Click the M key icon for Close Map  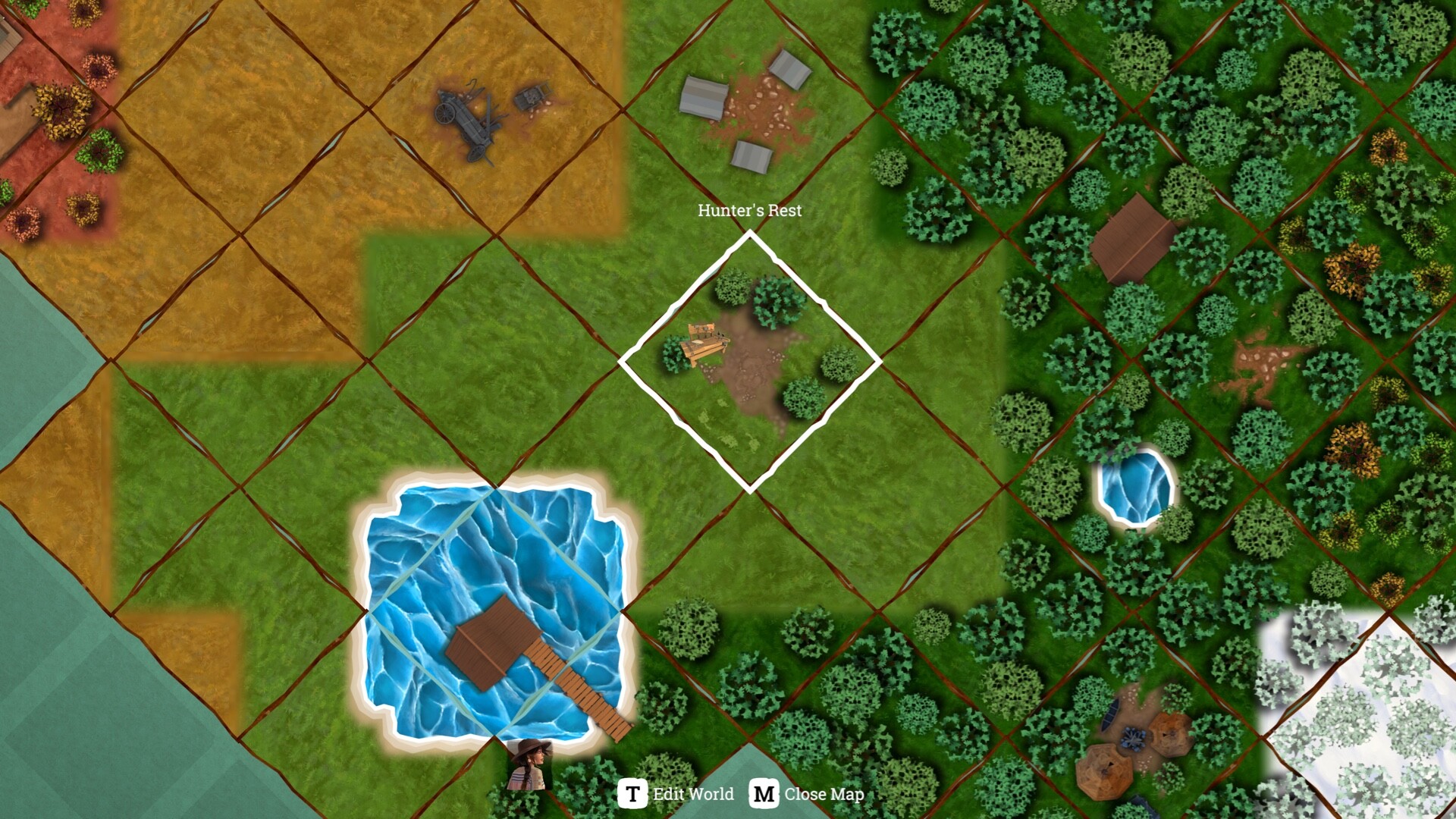pyautogui.click(x=765, y=795)
